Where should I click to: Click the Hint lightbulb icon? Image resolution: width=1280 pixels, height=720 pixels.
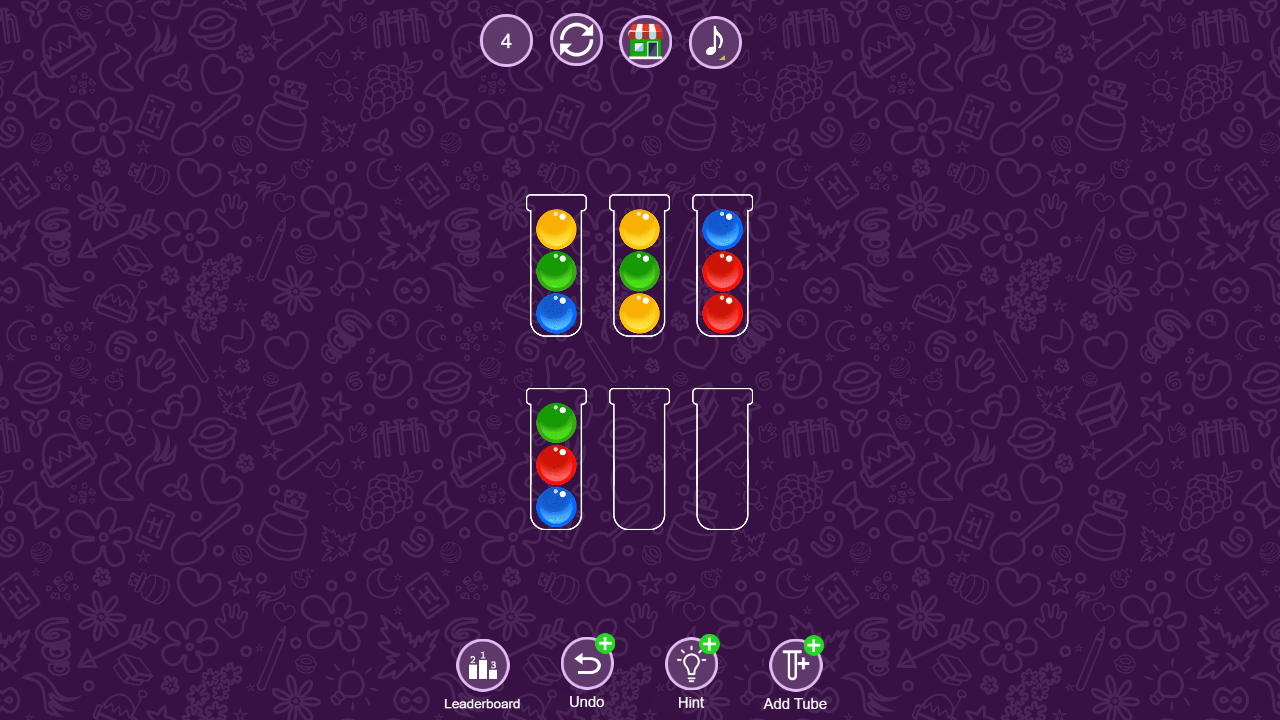point(690,663)
